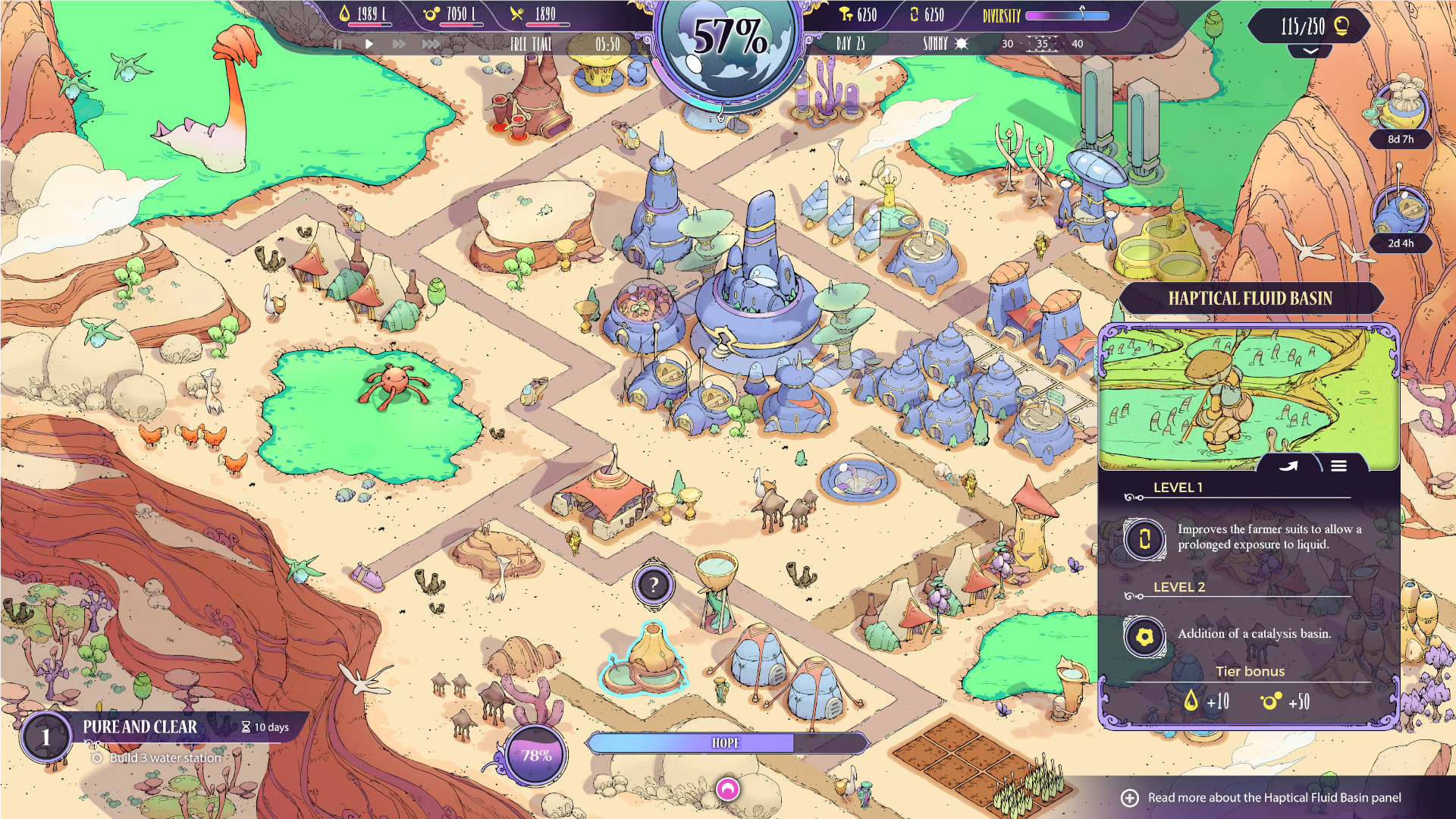Set fastest speed with the triple arrows
The width and height of the screenshot is (1456, 819).
pyautogui.click(x=431, y=44)
